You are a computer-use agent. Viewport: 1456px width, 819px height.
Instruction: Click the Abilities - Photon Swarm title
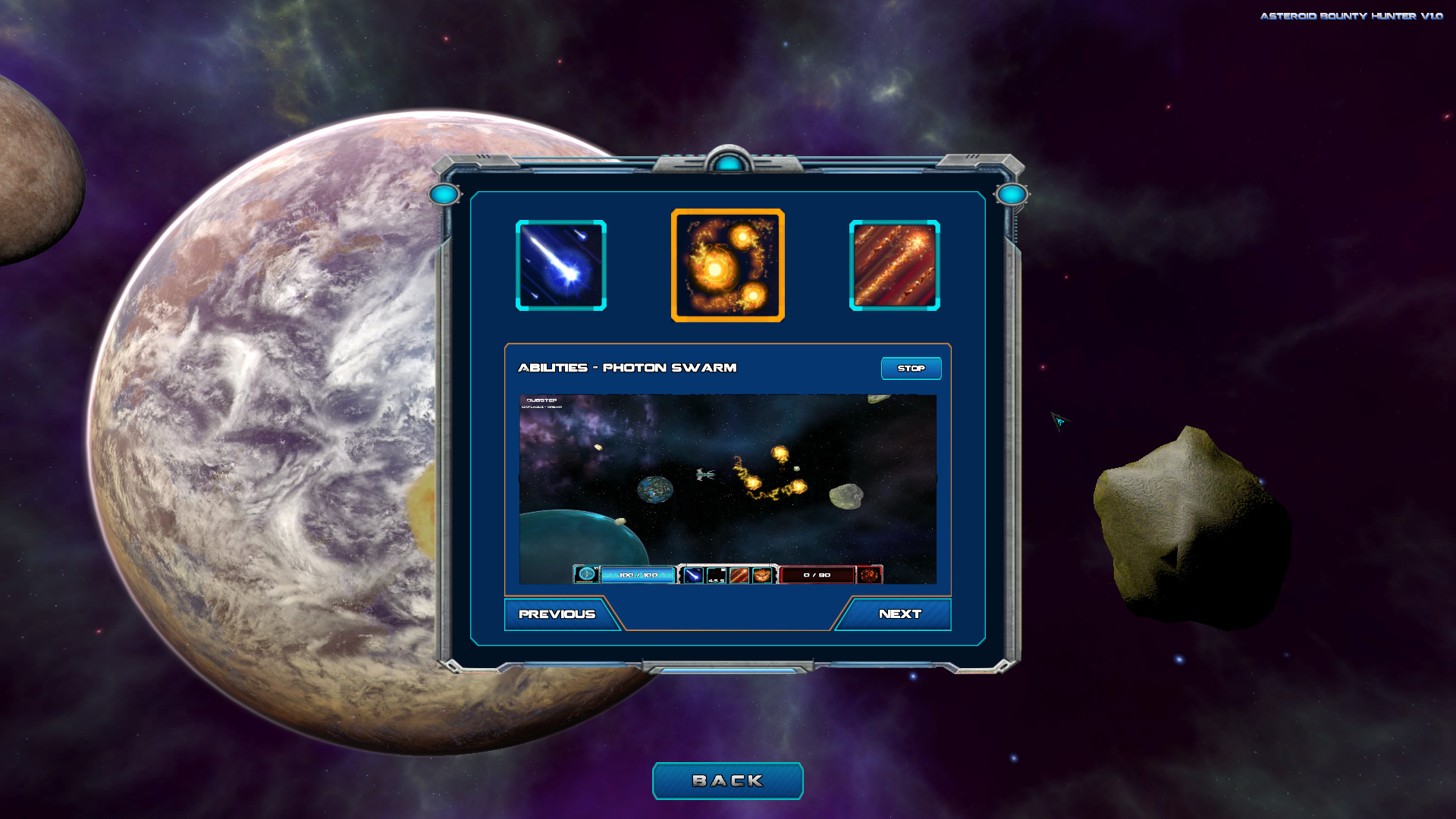[626, 367]
